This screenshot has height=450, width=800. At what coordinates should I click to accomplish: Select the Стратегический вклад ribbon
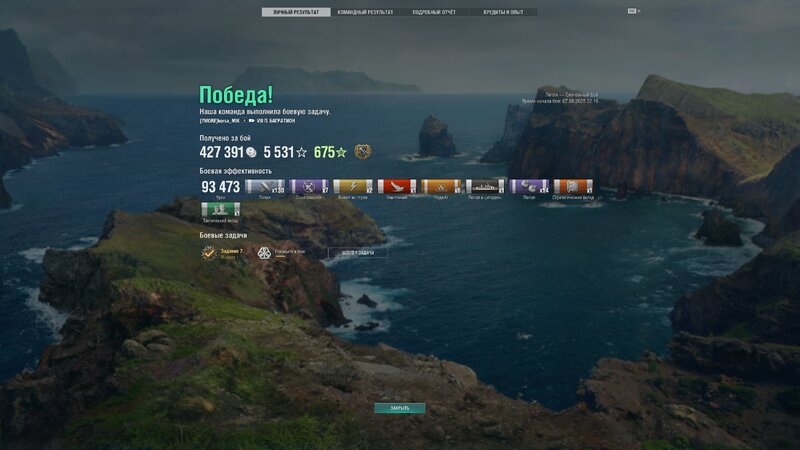tap(573, 186)
